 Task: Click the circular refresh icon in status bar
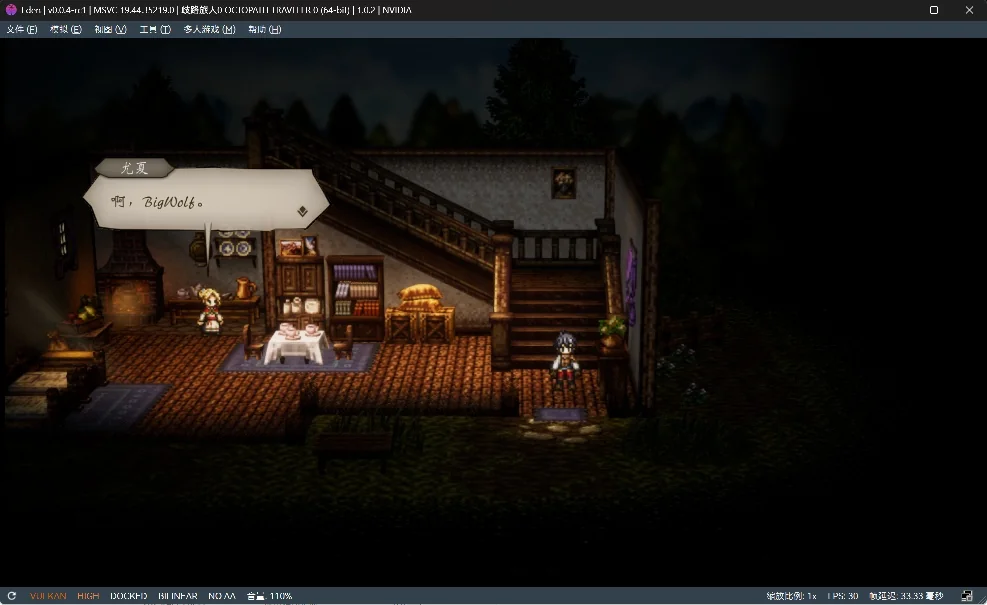(x=12, y=596)
